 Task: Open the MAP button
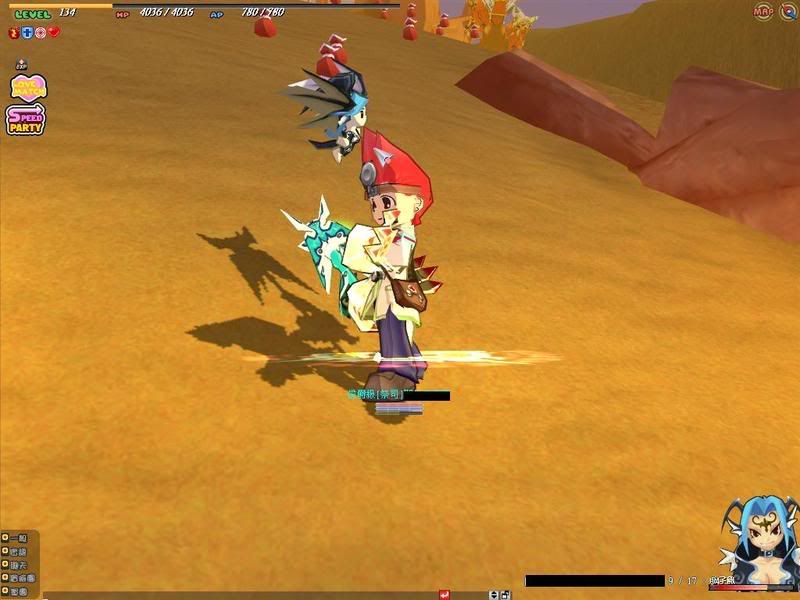click(763, 12)
